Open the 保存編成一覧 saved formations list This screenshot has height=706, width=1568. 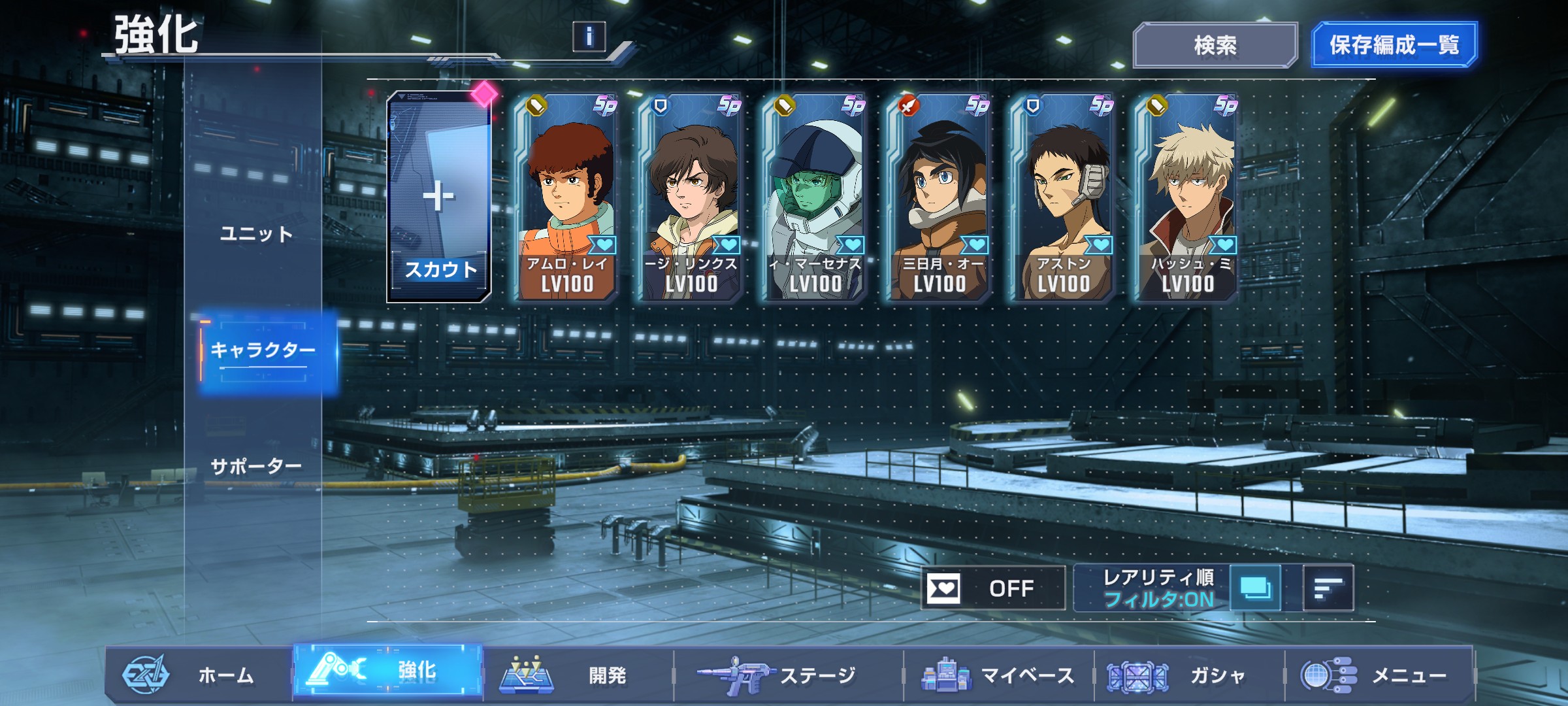1394,45
